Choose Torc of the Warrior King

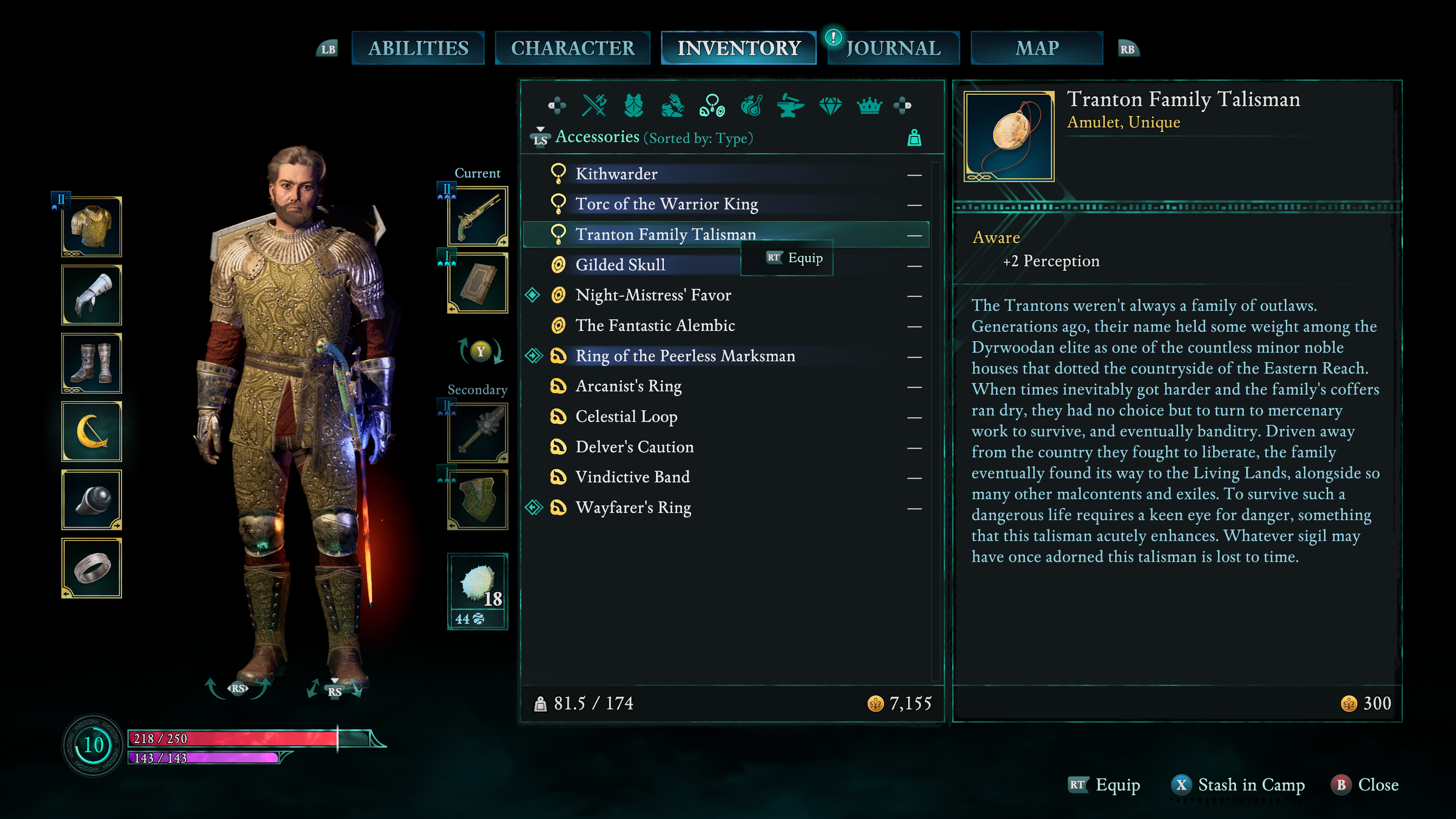tap(667, 204)
